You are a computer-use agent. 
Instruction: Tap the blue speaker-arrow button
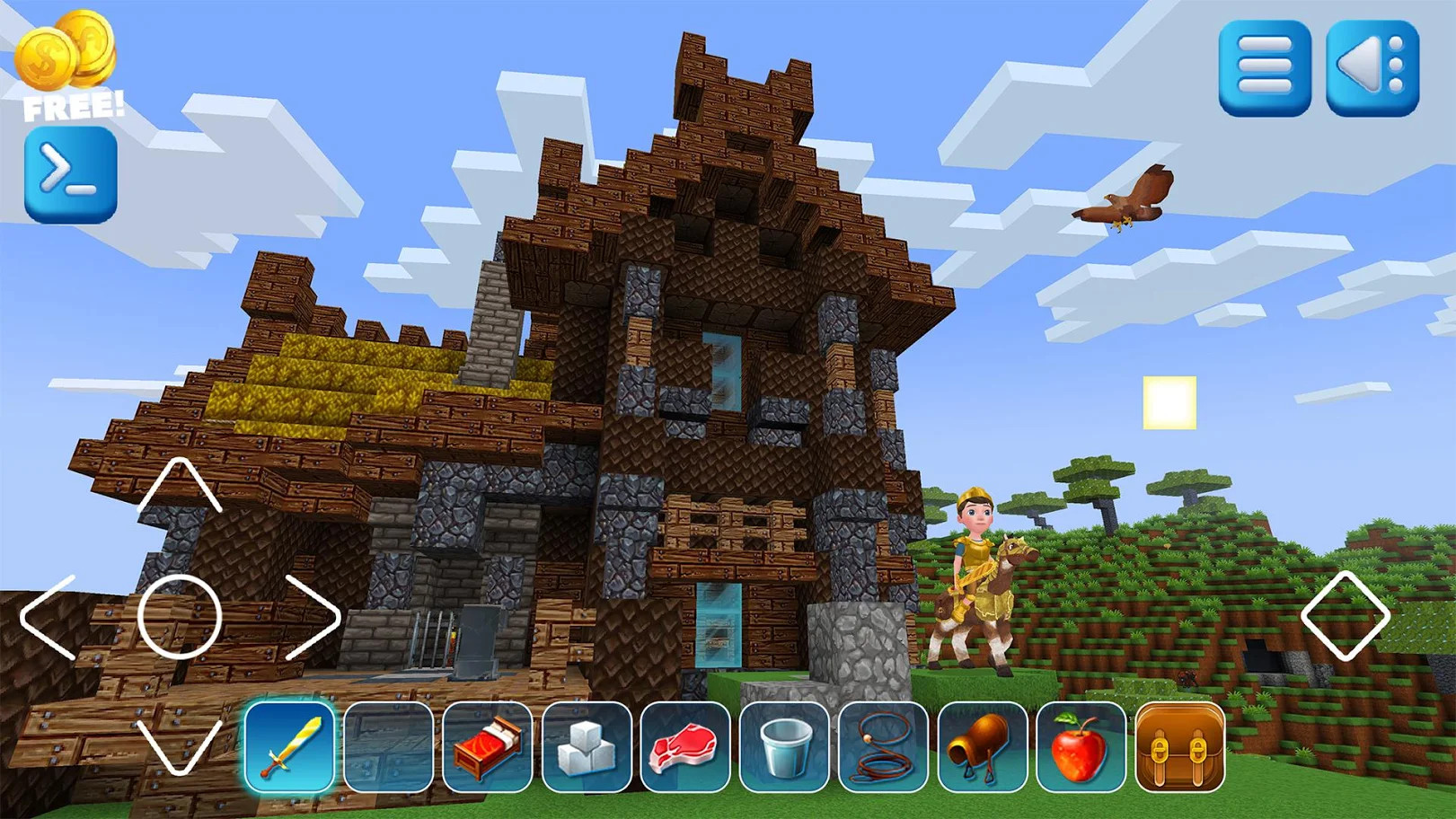click(1372, 68)
